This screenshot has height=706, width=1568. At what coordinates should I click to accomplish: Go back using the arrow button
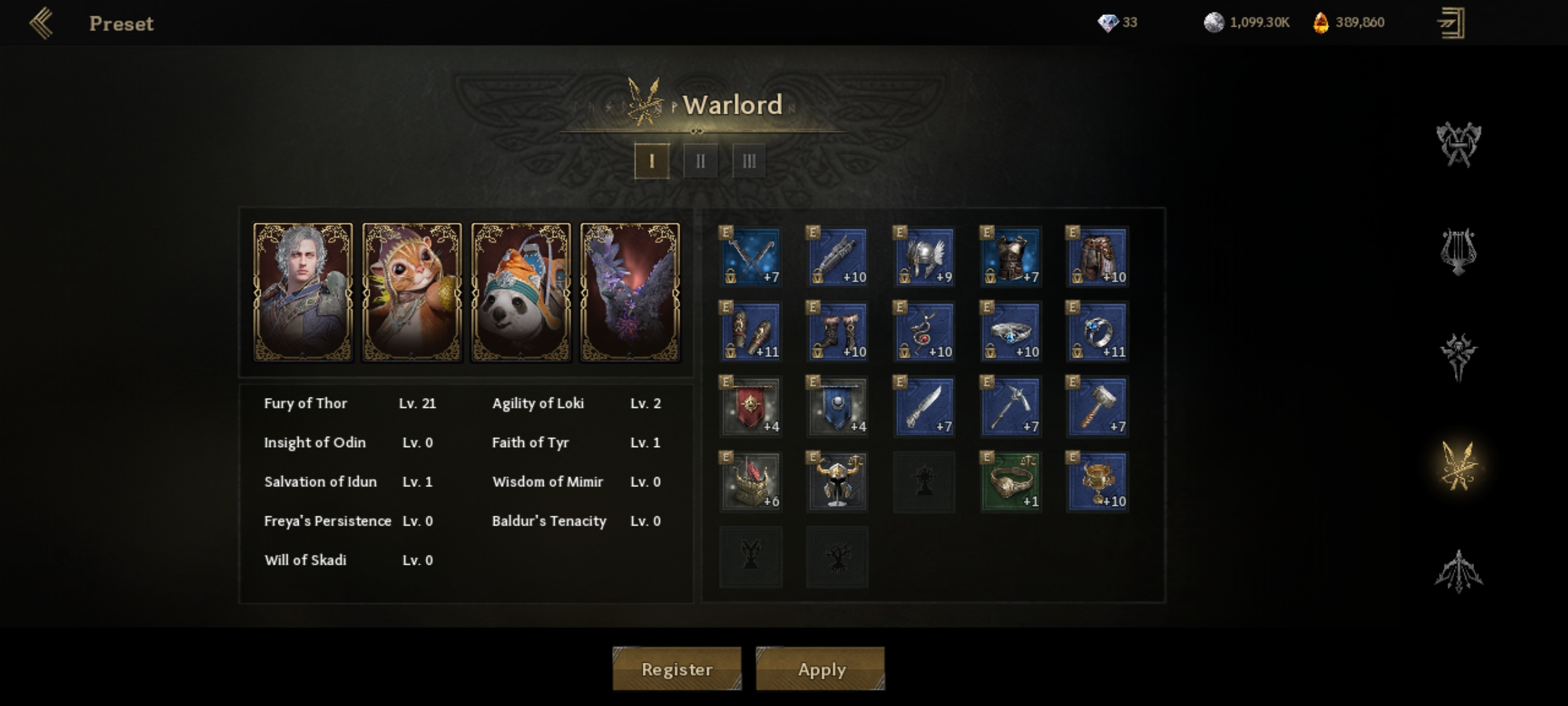pos(42,24)
